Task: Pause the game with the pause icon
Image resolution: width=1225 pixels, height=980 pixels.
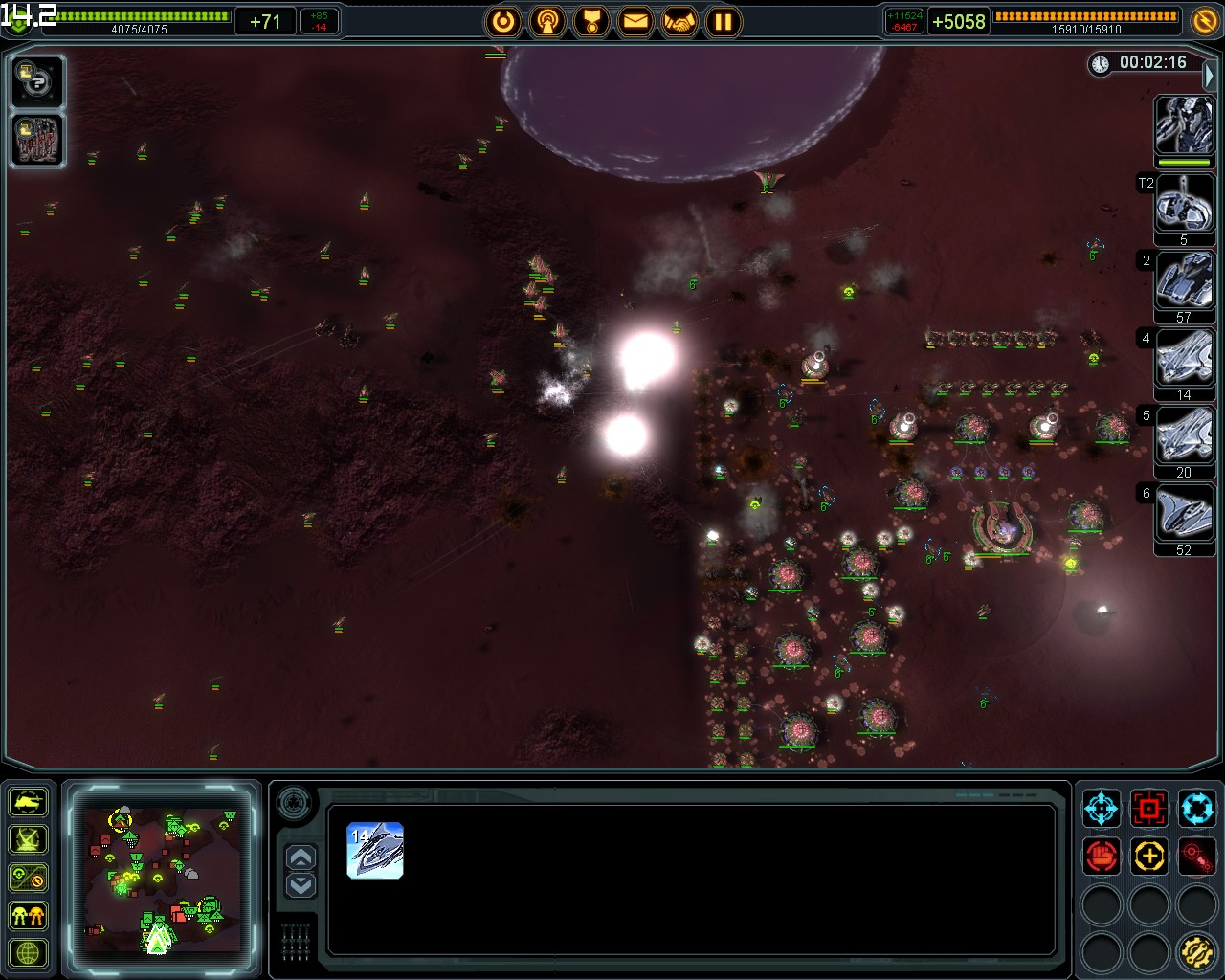Action: (724, 21)
